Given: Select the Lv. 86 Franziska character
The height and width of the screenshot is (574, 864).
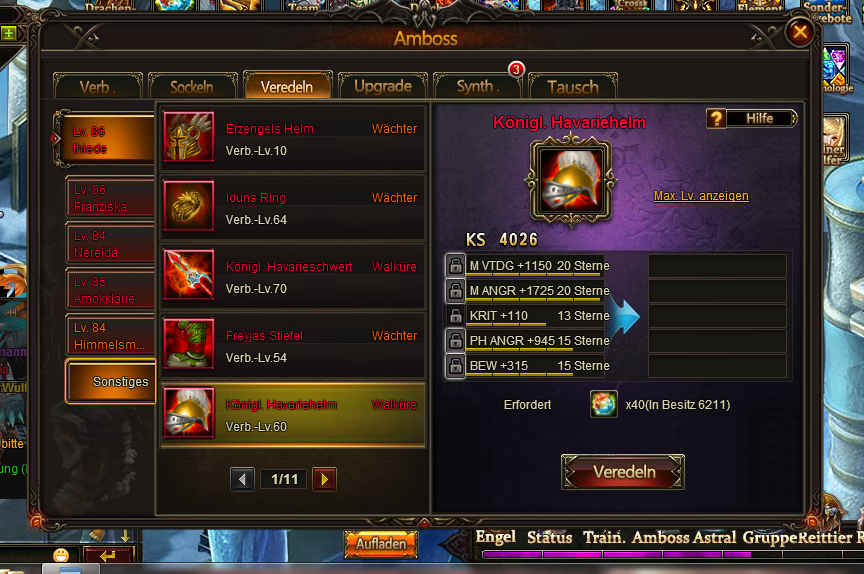Looking at the screenshot, I should (x=110, y=199).
